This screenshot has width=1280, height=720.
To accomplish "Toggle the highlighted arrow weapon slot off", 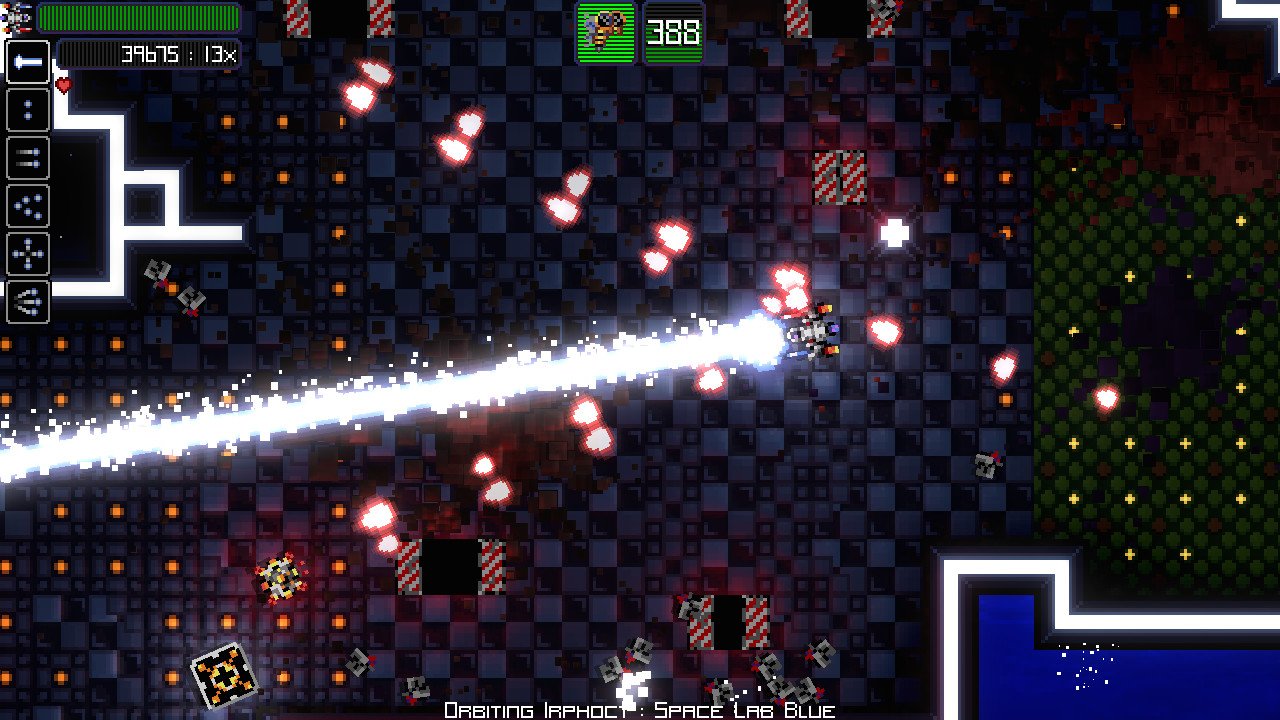I will click(27, 62).
